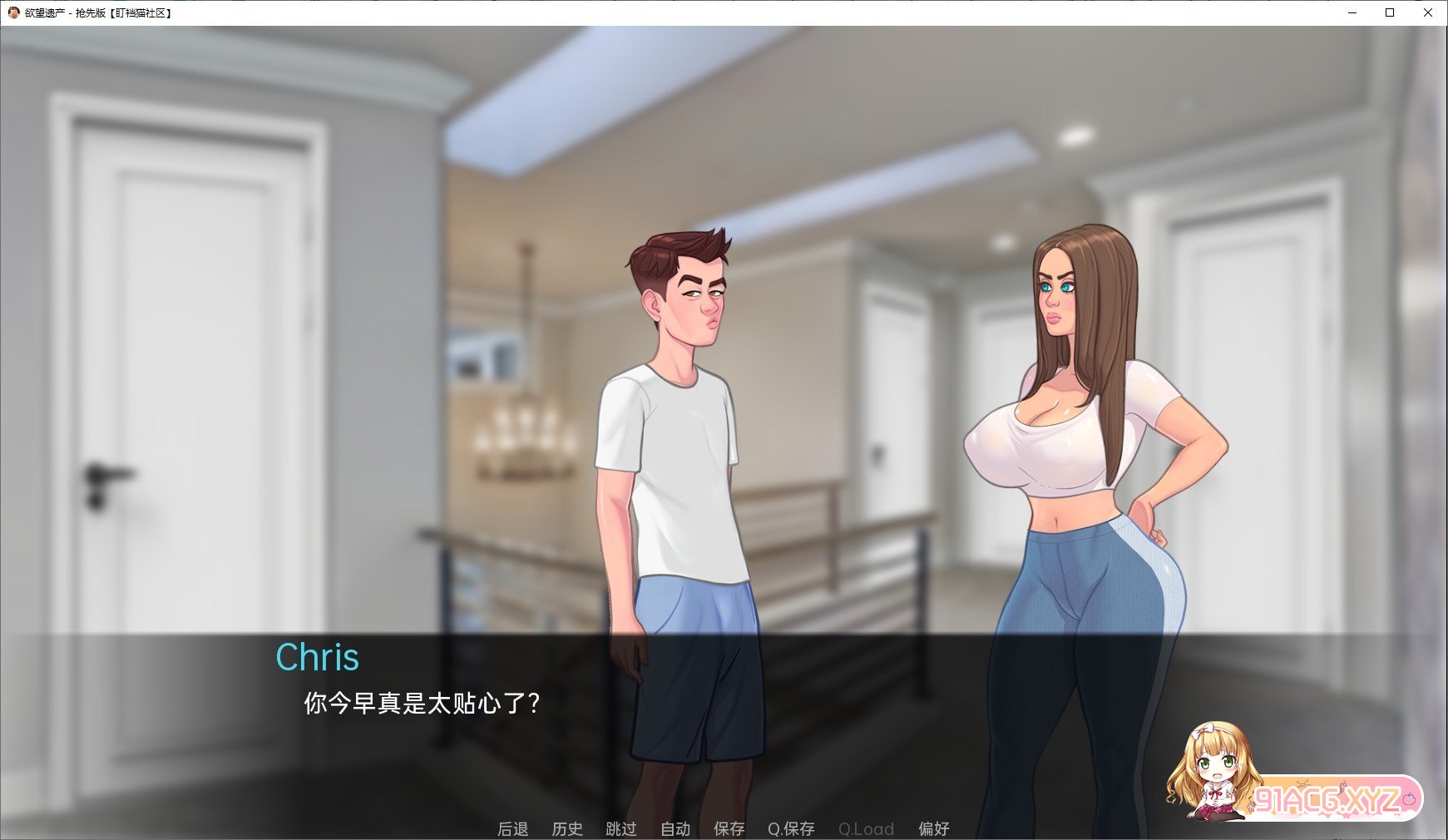1448x840 pixels.
Task: Enable 自动 auto-advance mode
Action: [x=675, y=828]
